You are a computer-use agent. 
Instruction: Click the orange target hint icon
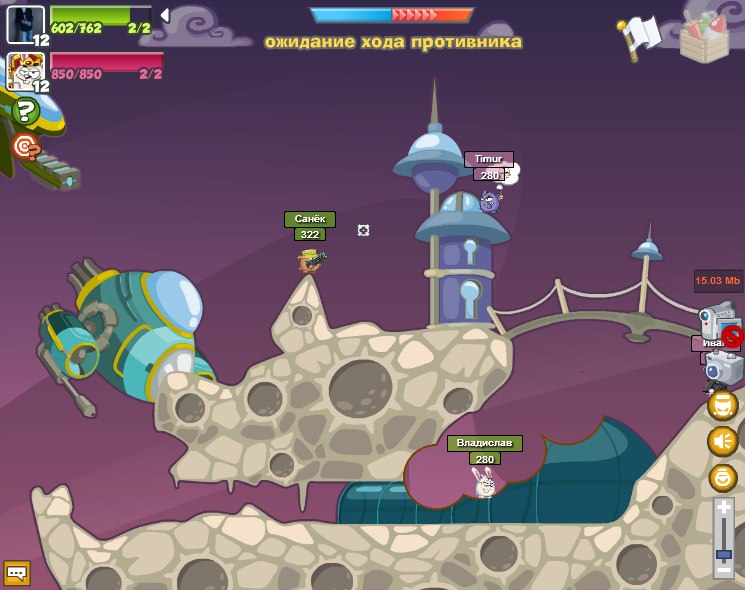(25, 148)
